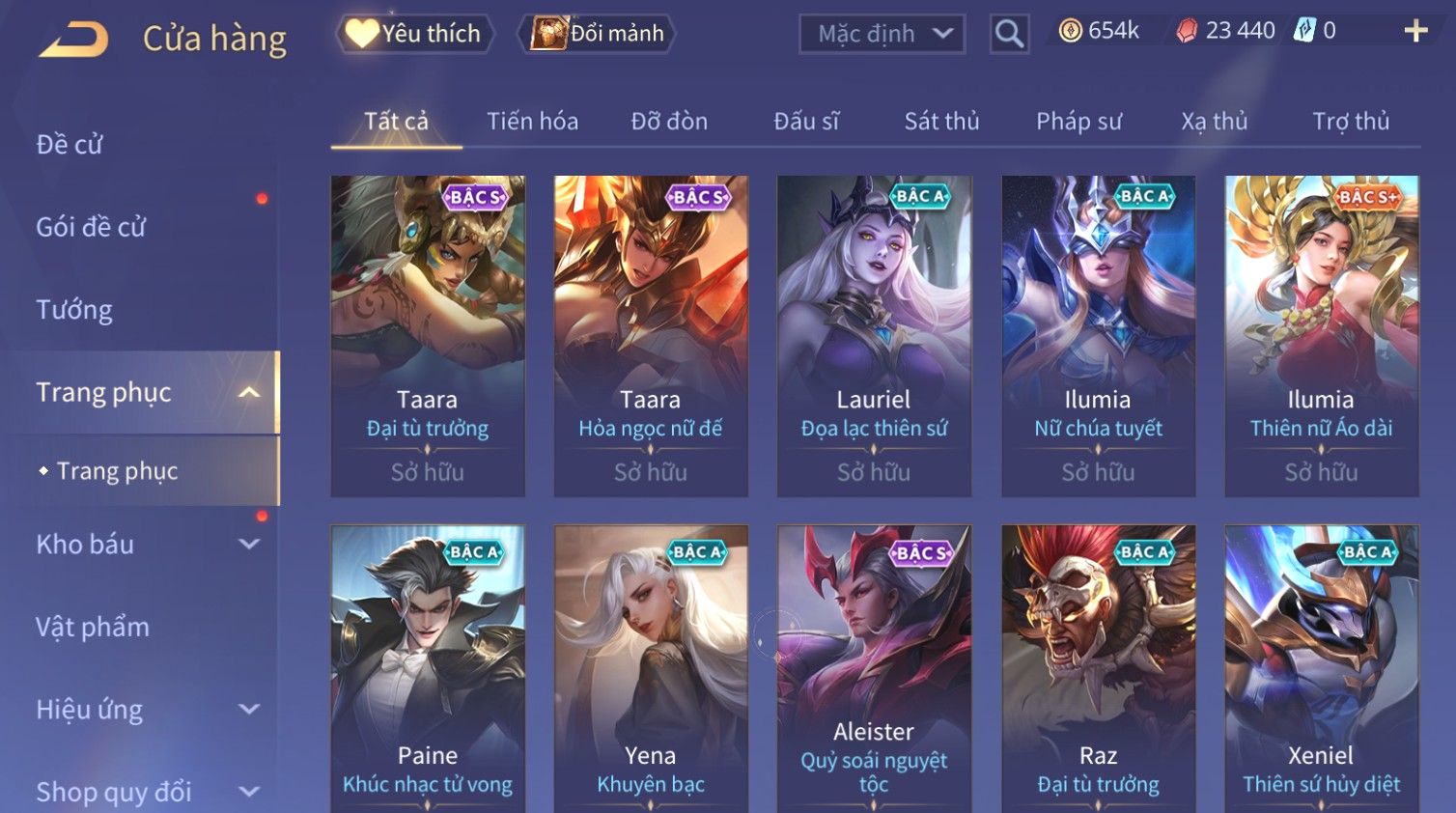
Task: Open the Tướng heroes section
Action: point(74,310)
